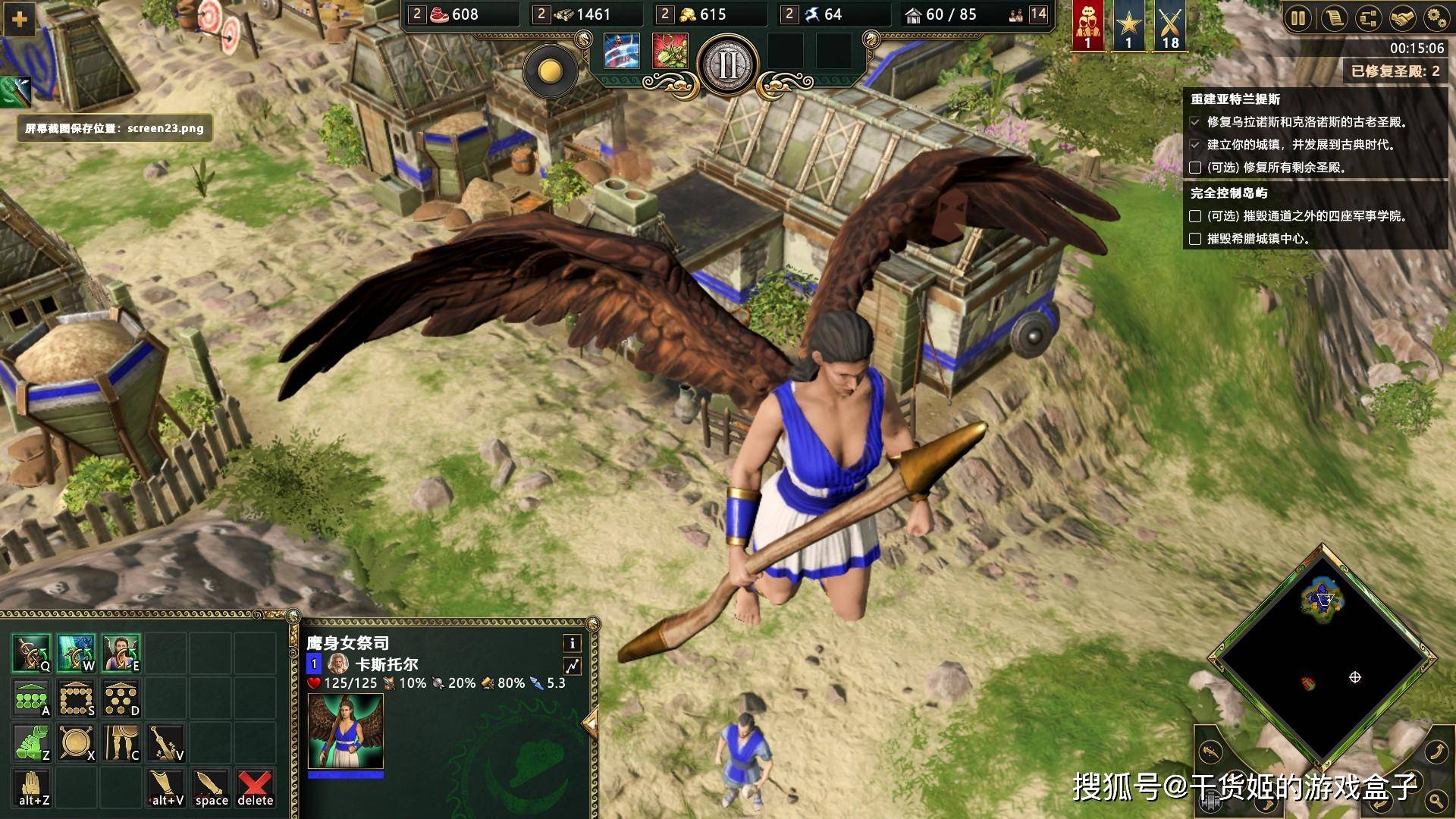Select the gold star hero banner
Viewport: 1456px width, 819px height.
(x=1128, y=26)
